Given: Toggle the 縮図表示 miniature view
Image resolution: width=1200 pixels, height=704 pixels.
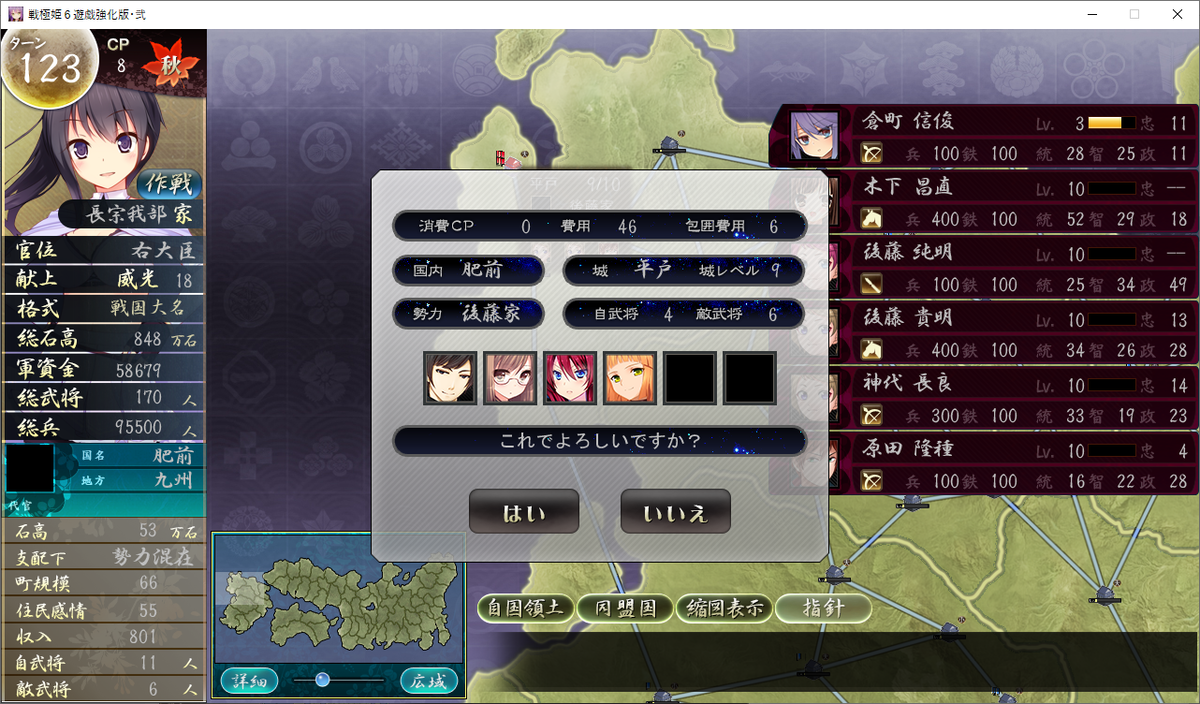Looking at the screenshot, I should tap(723, 608).
